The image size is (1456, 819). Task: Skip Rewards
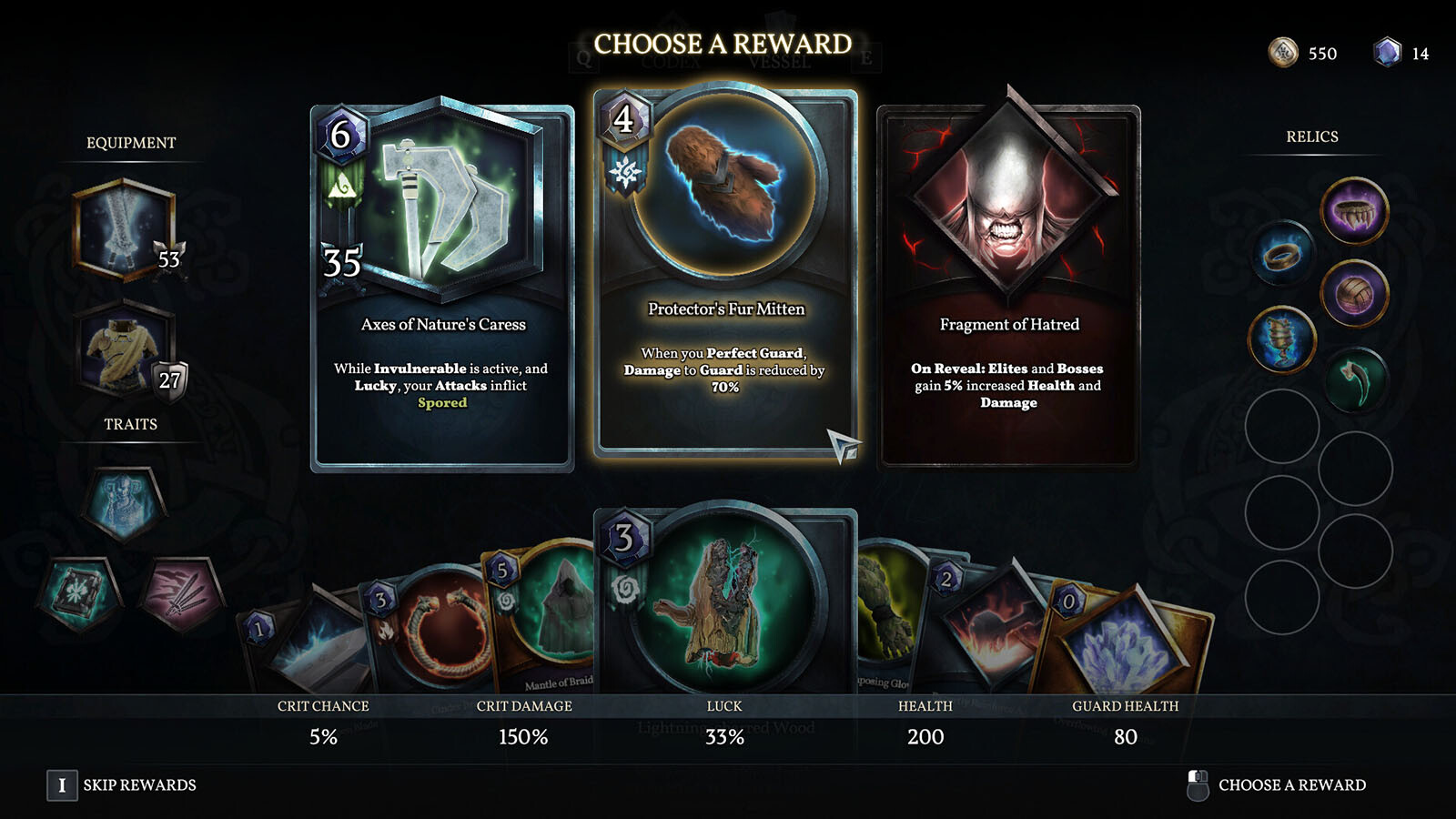[x=122, y=785]
